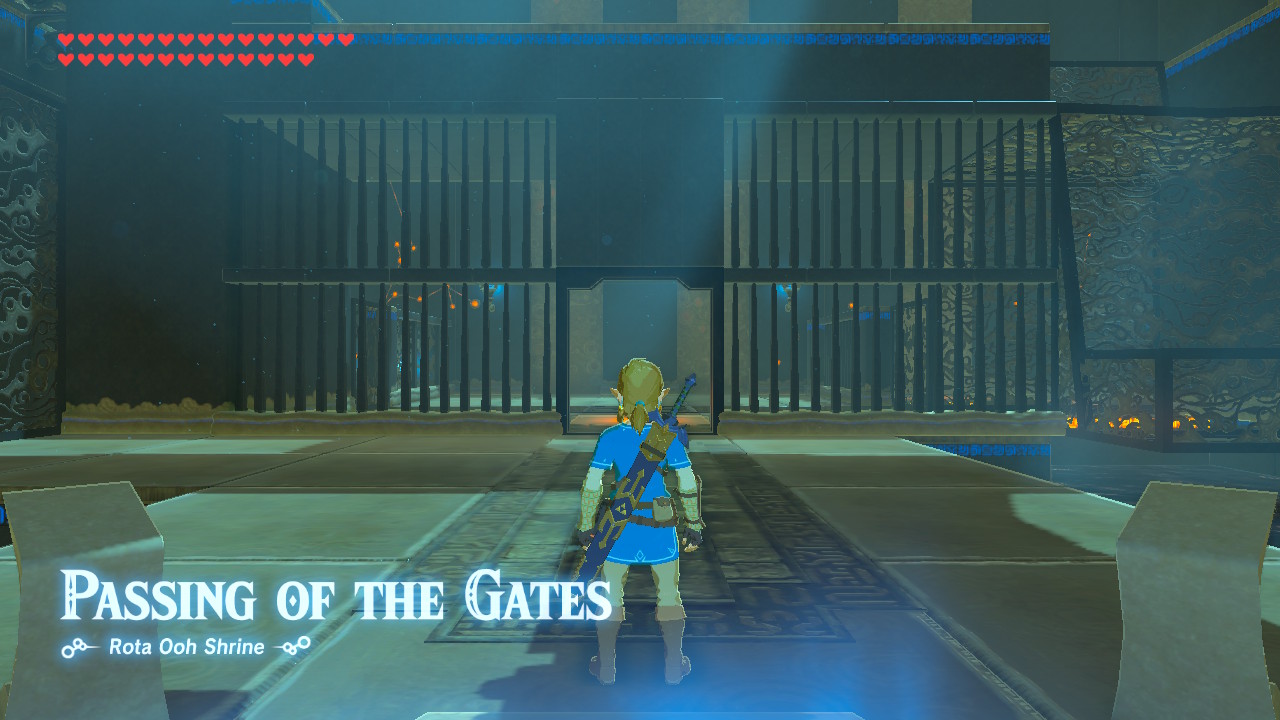Click the Triforce emblem on Link's belt pouch
Screen dimensions: 1280x720
pos(622,510)
